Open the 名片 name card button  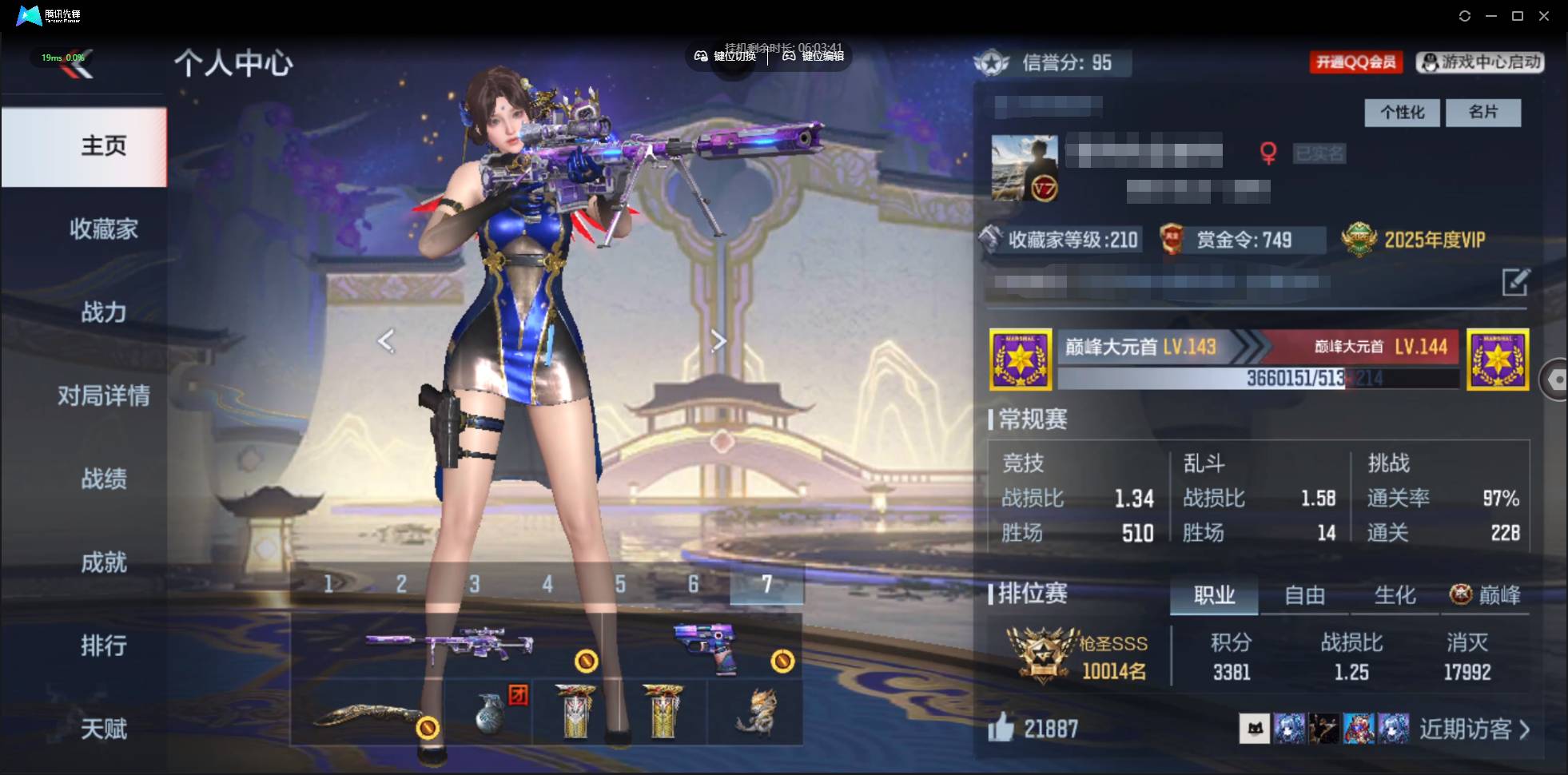(x=1483, y=113)
